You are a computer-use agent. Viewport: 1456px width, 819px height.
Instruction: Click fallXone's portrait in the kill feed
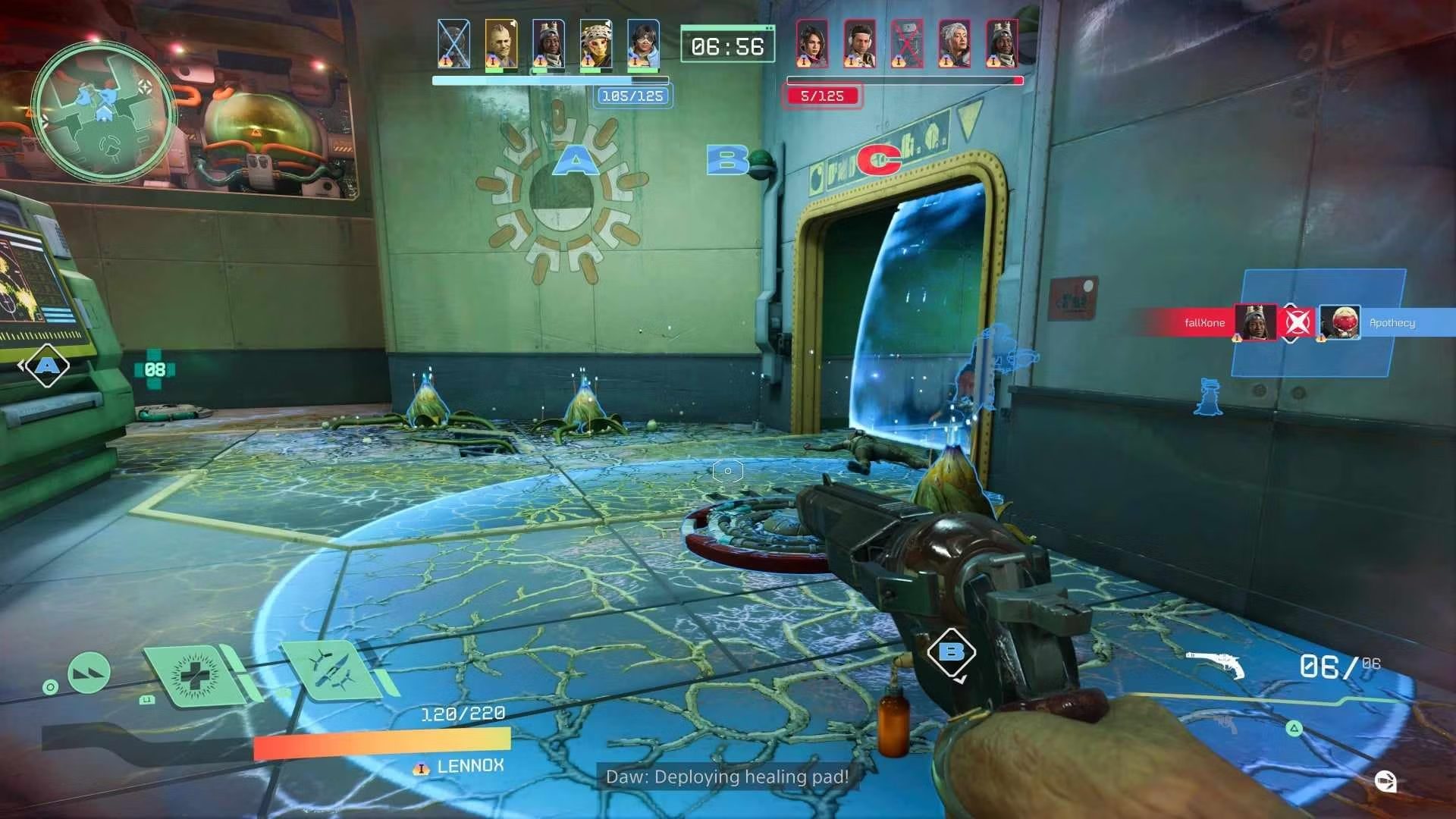(x=1254, y=322)
